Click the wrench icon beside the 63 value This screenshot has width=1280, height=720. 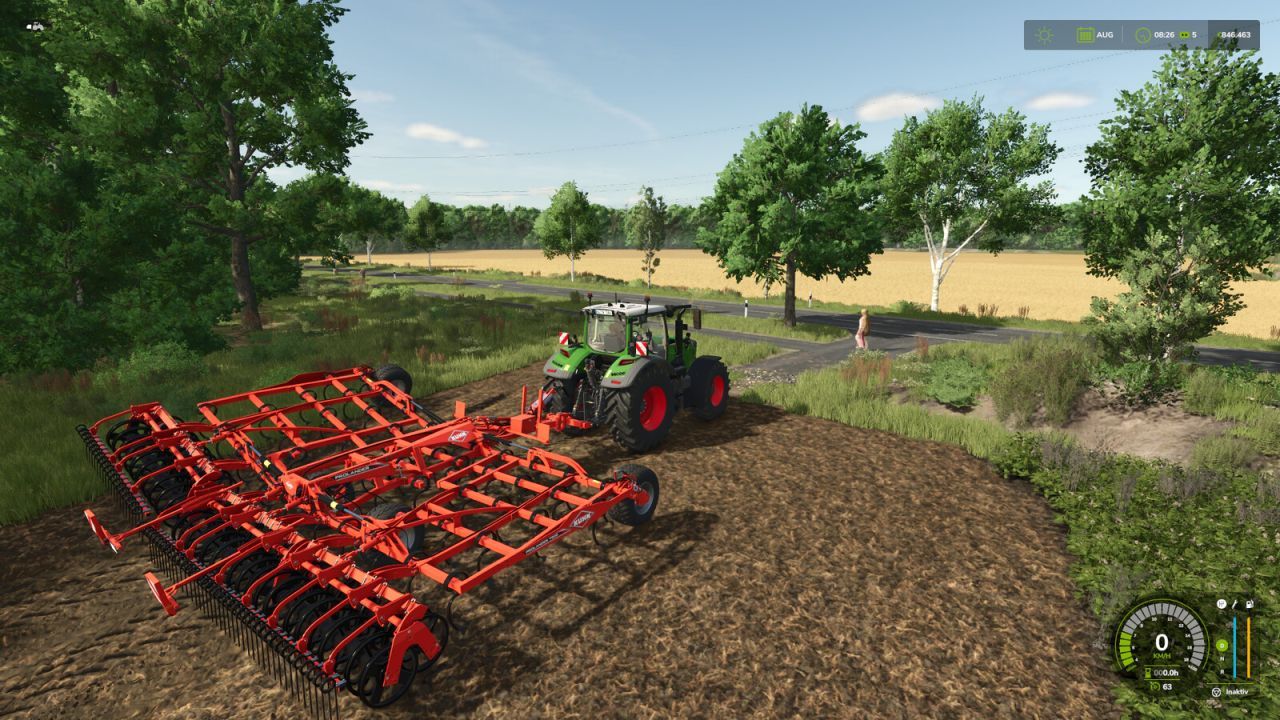point(1156,687)
